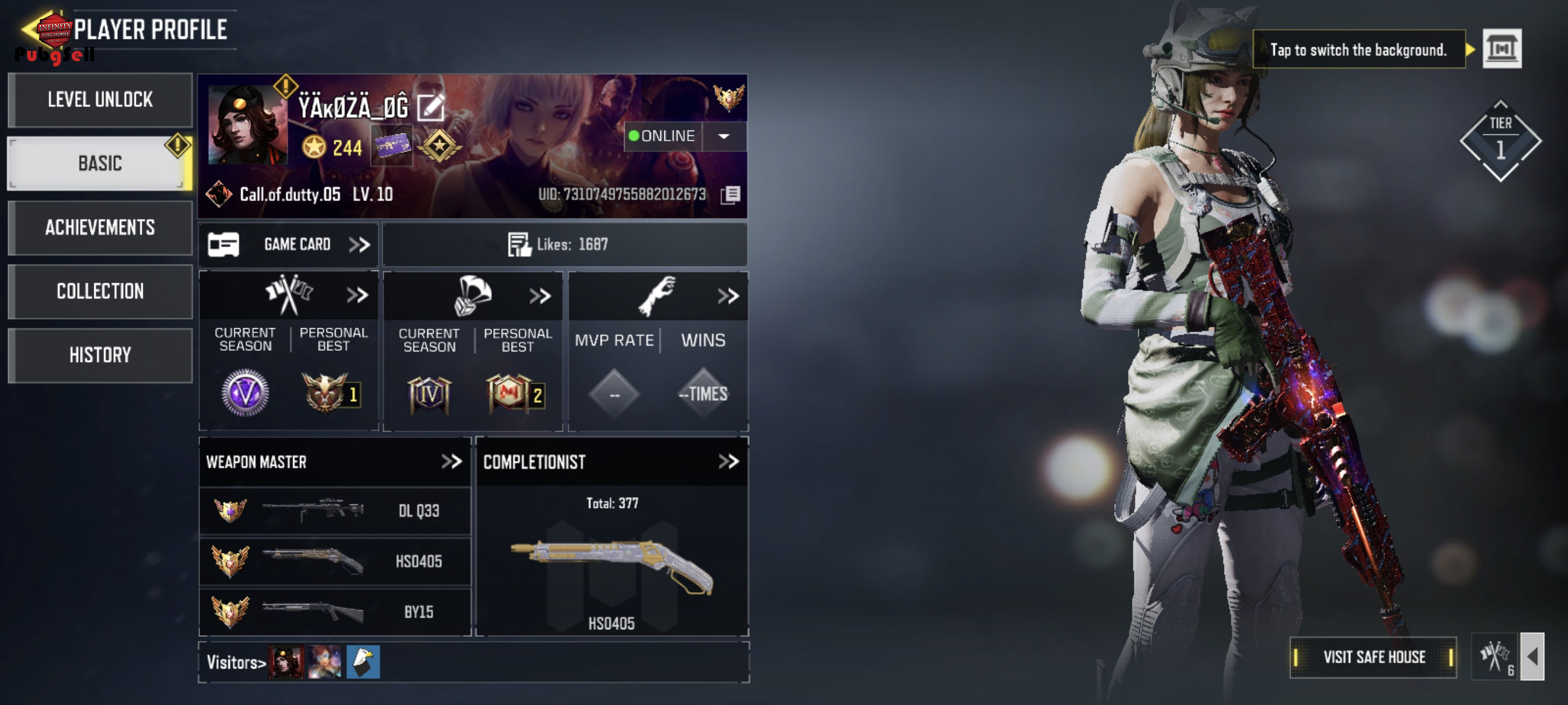Select the DL Q33 weapon row
The image size is (1568, 705).
(x=335, y=511)
